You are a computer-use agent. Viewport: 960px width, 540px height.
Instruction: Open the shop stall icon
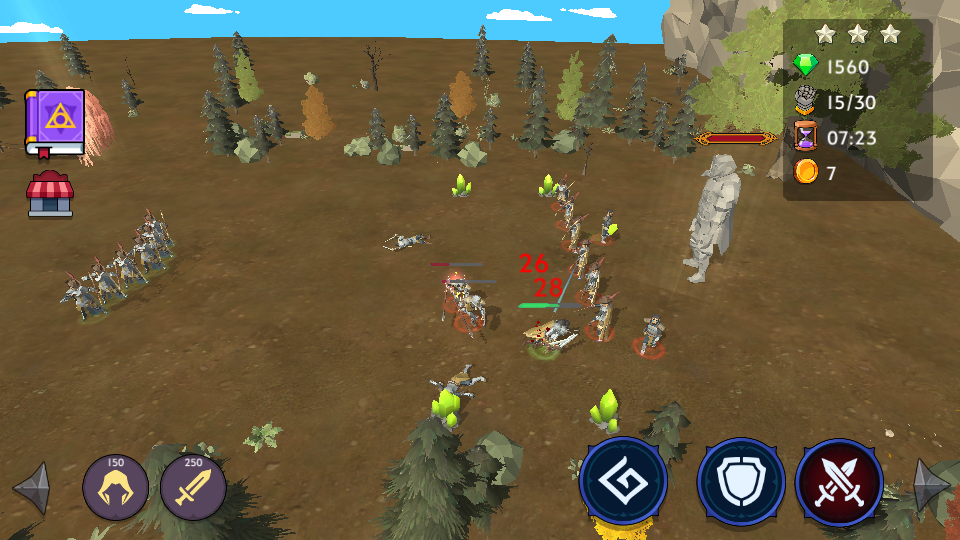click(50, 194)
